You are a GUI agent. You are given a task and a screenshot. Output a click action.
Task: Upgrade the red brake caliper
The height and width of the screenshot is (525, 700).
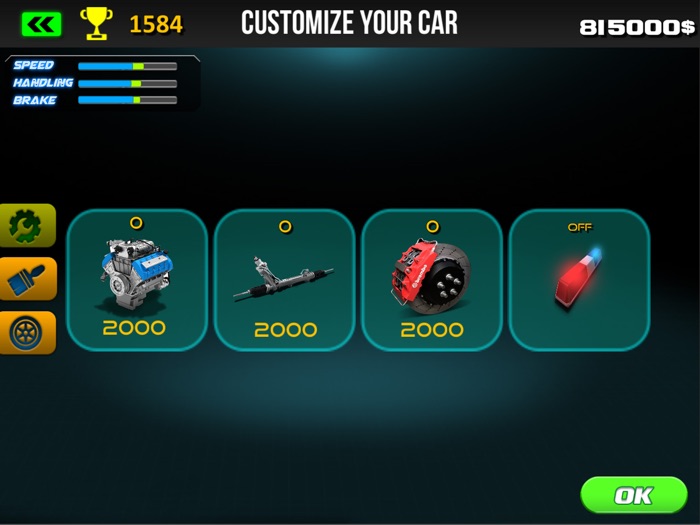431,280
